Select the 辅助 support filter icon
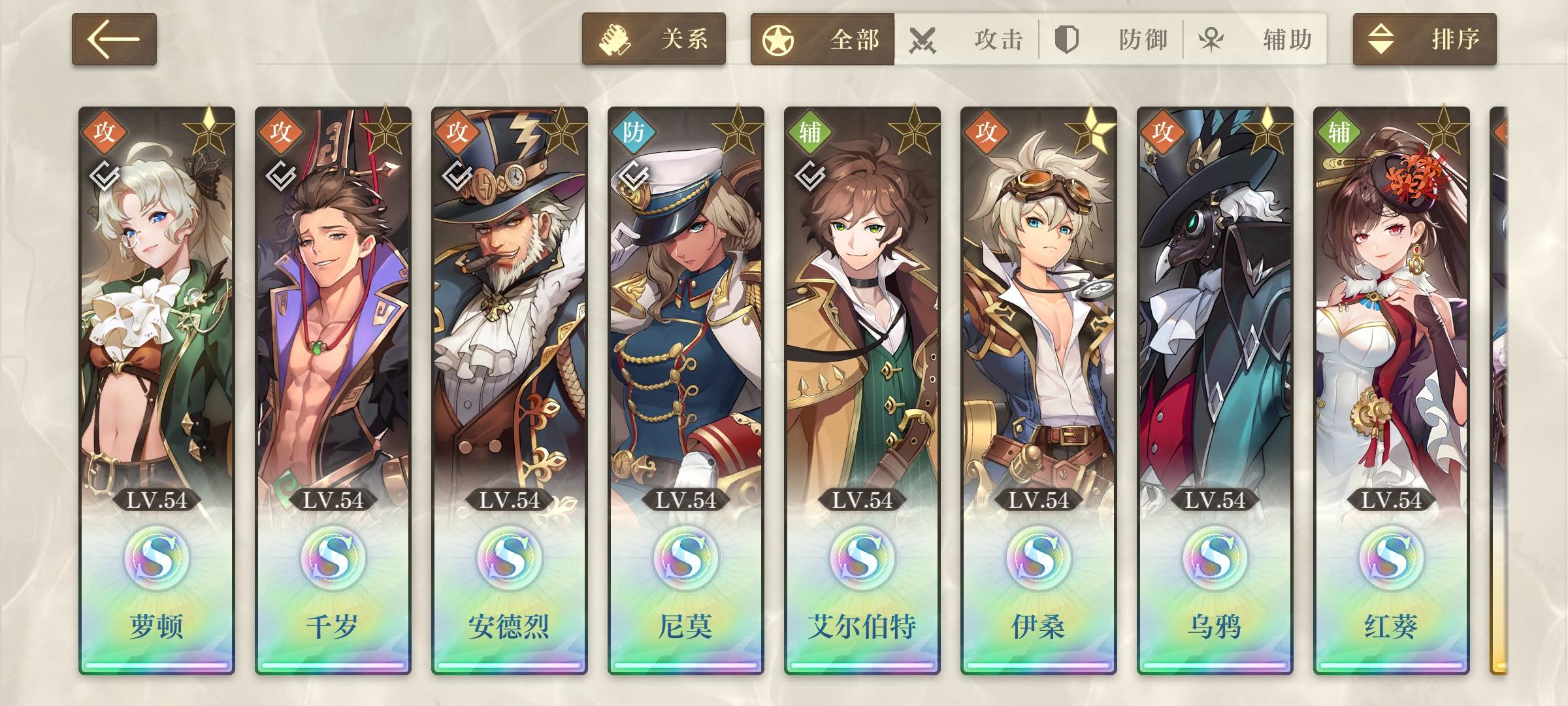The height and width of the screenshot is (706, 1568). [x=1210, y=39]
